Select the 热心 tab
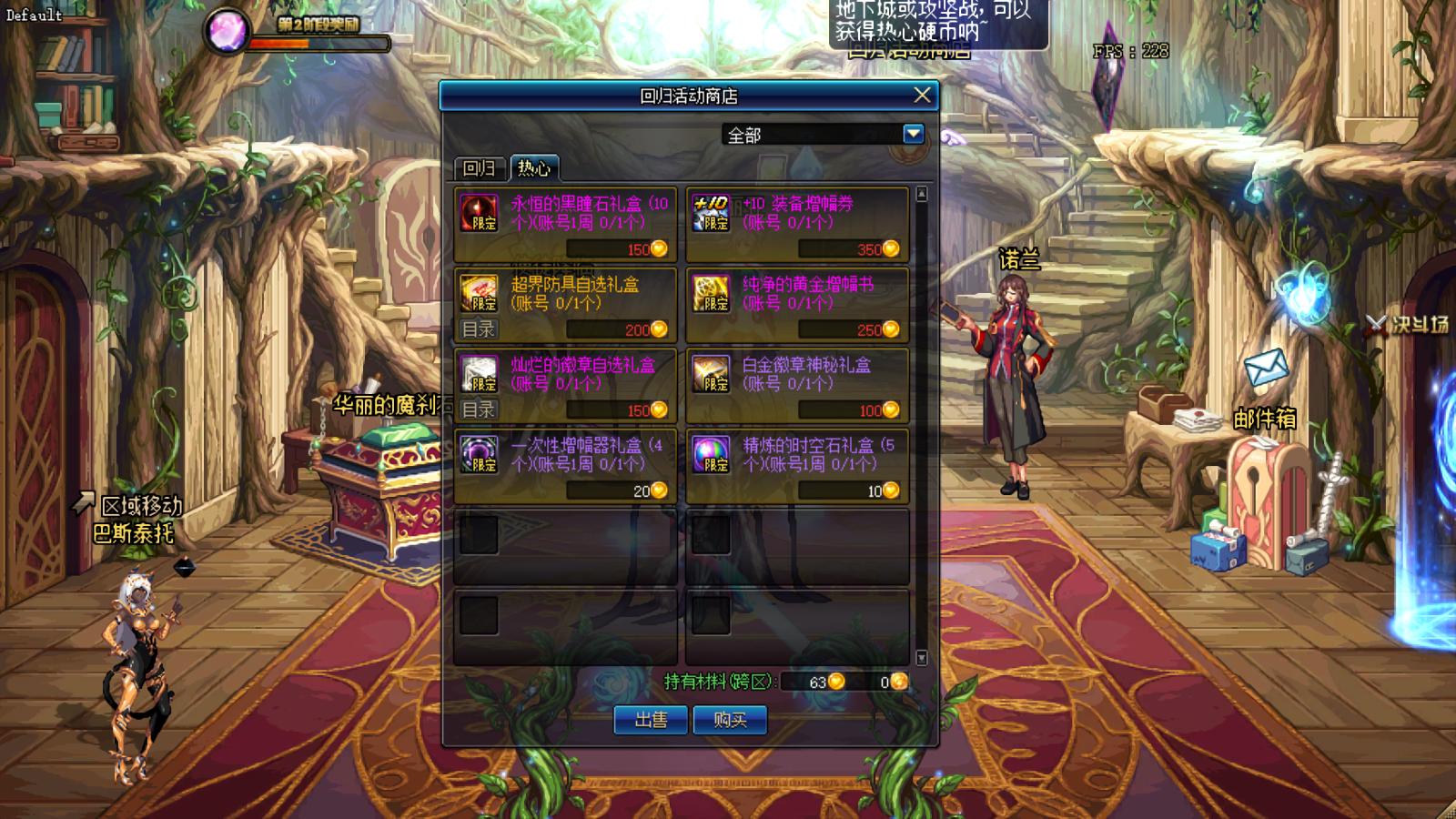 point(533,168)
